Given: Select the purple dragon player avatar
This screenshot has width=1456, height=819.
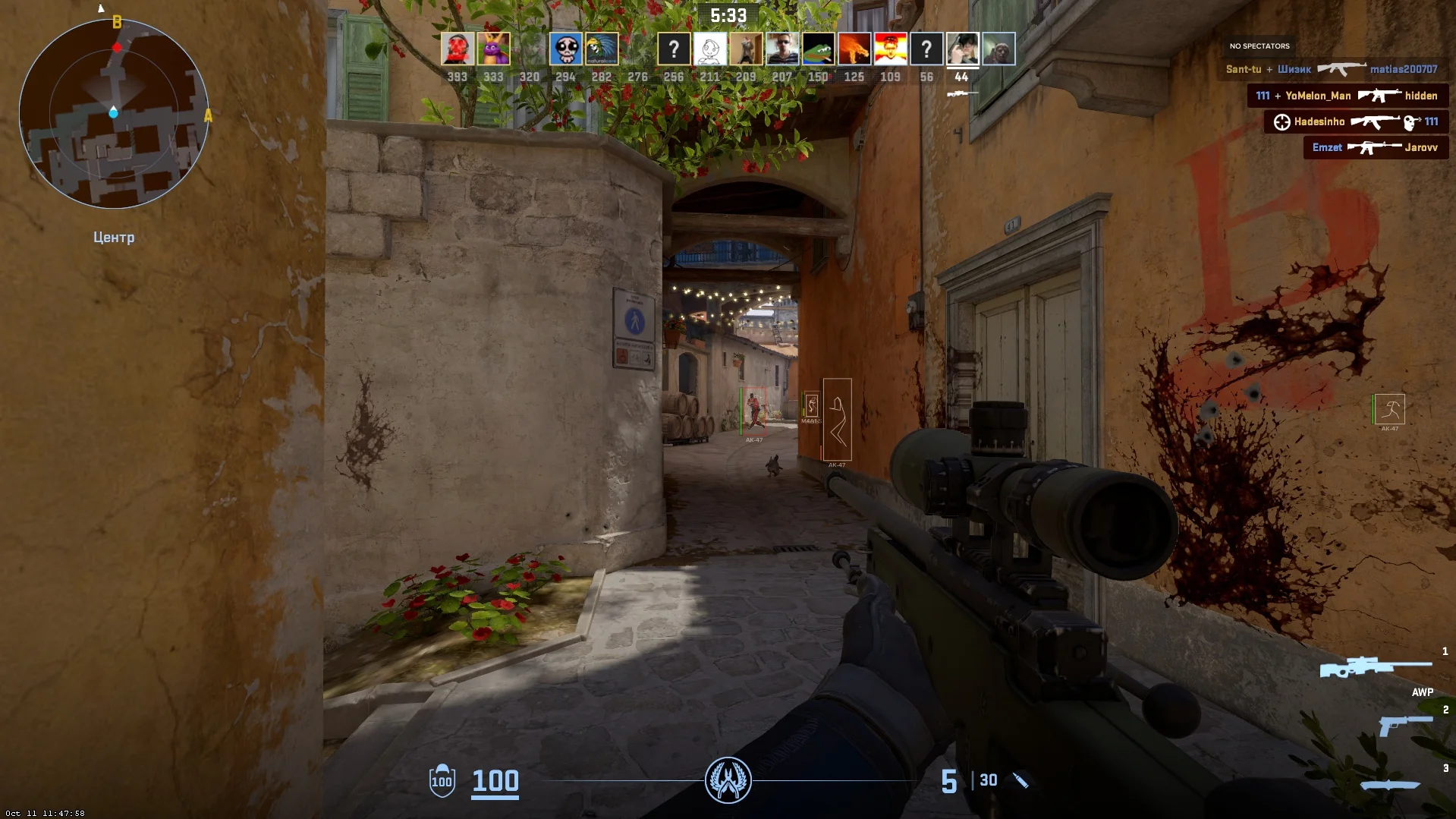Looking at the screenshot, I should click(x=493, y=49).
